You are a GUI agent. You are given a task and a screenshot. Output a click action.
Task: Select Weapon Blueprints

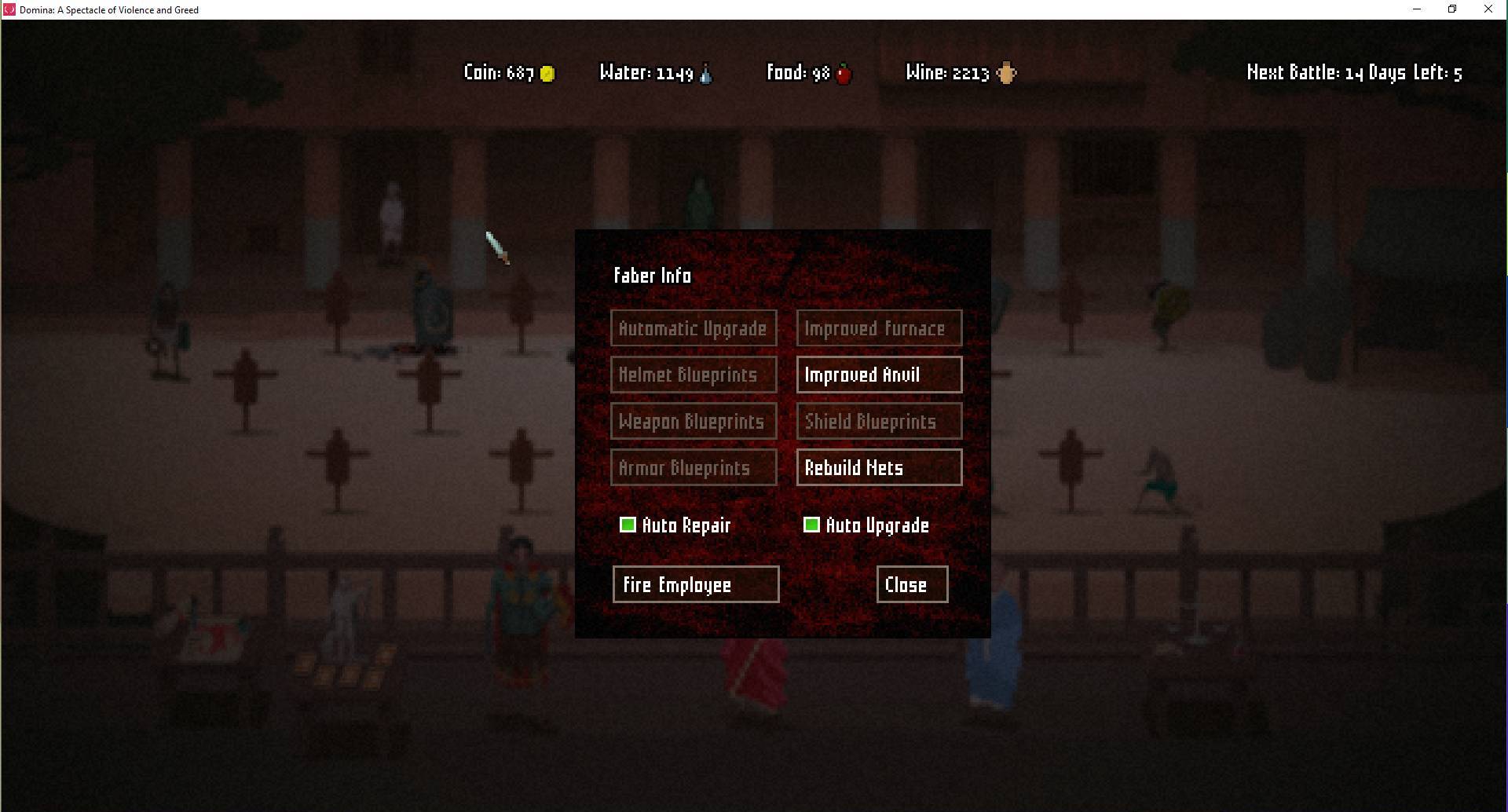pos(694,421)
